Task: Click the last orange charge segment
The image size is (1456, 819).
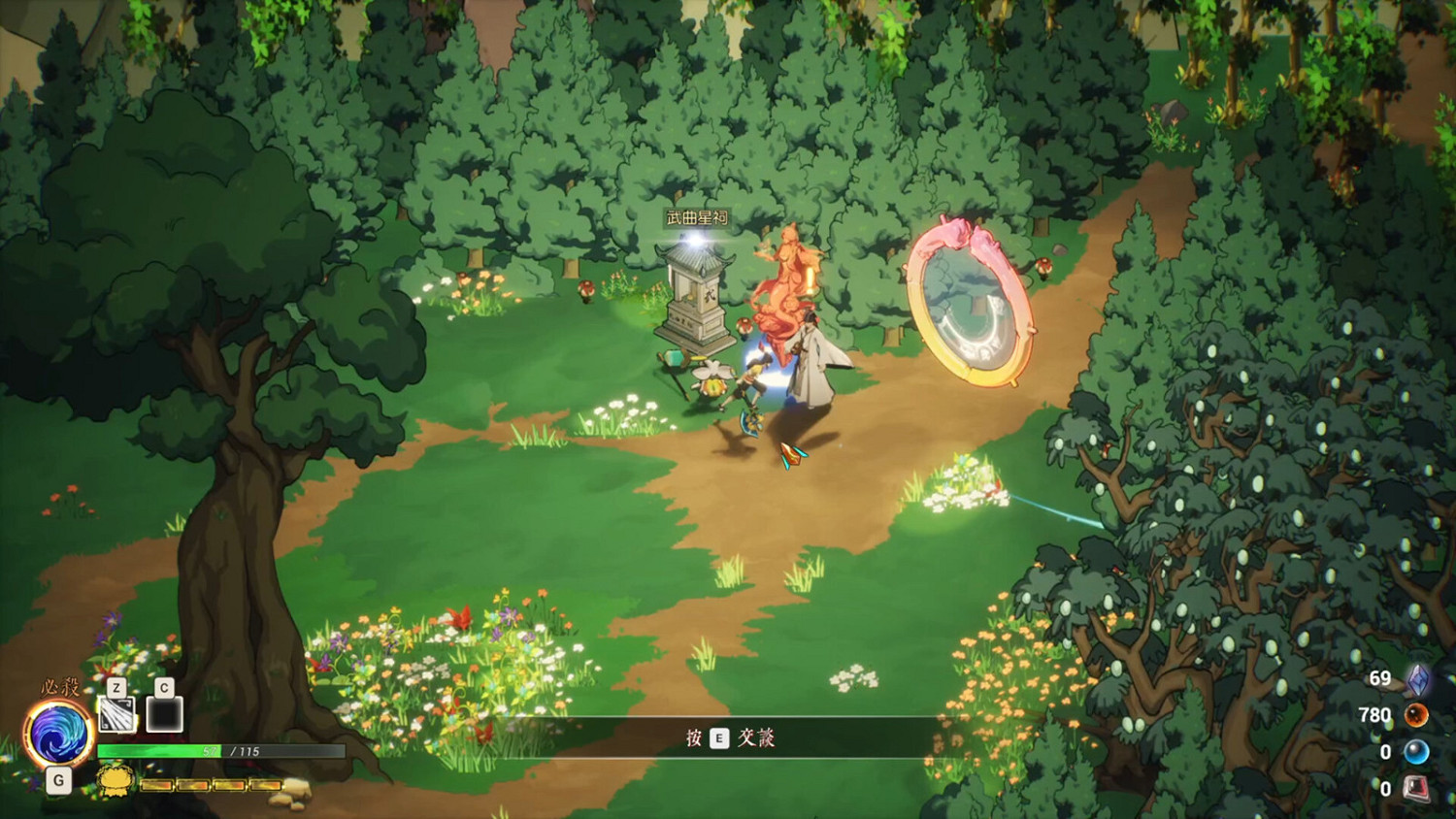Action: point(265,784)
